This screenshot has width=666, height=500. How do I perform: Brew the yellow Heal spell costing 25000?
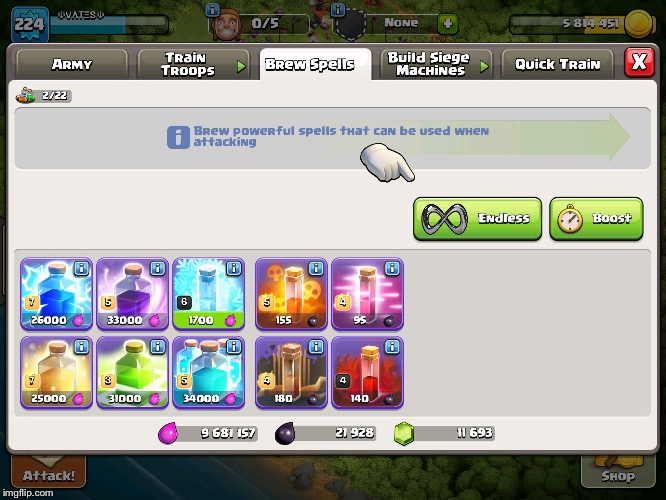56,372
